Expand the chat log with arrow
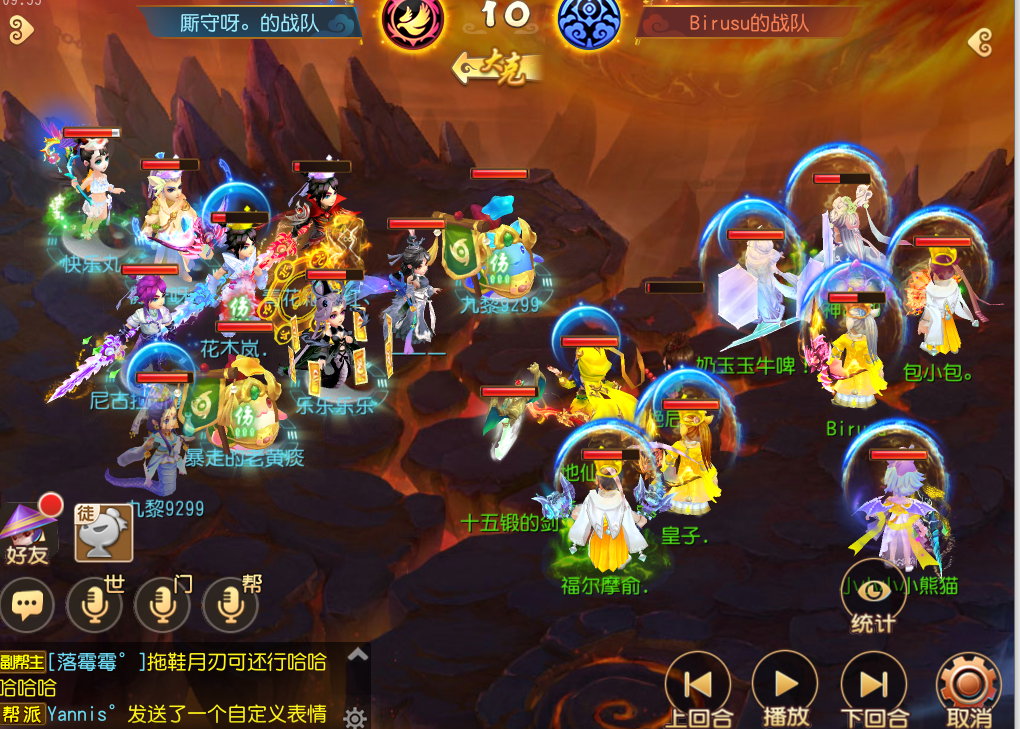 click(x=357, y=655)
